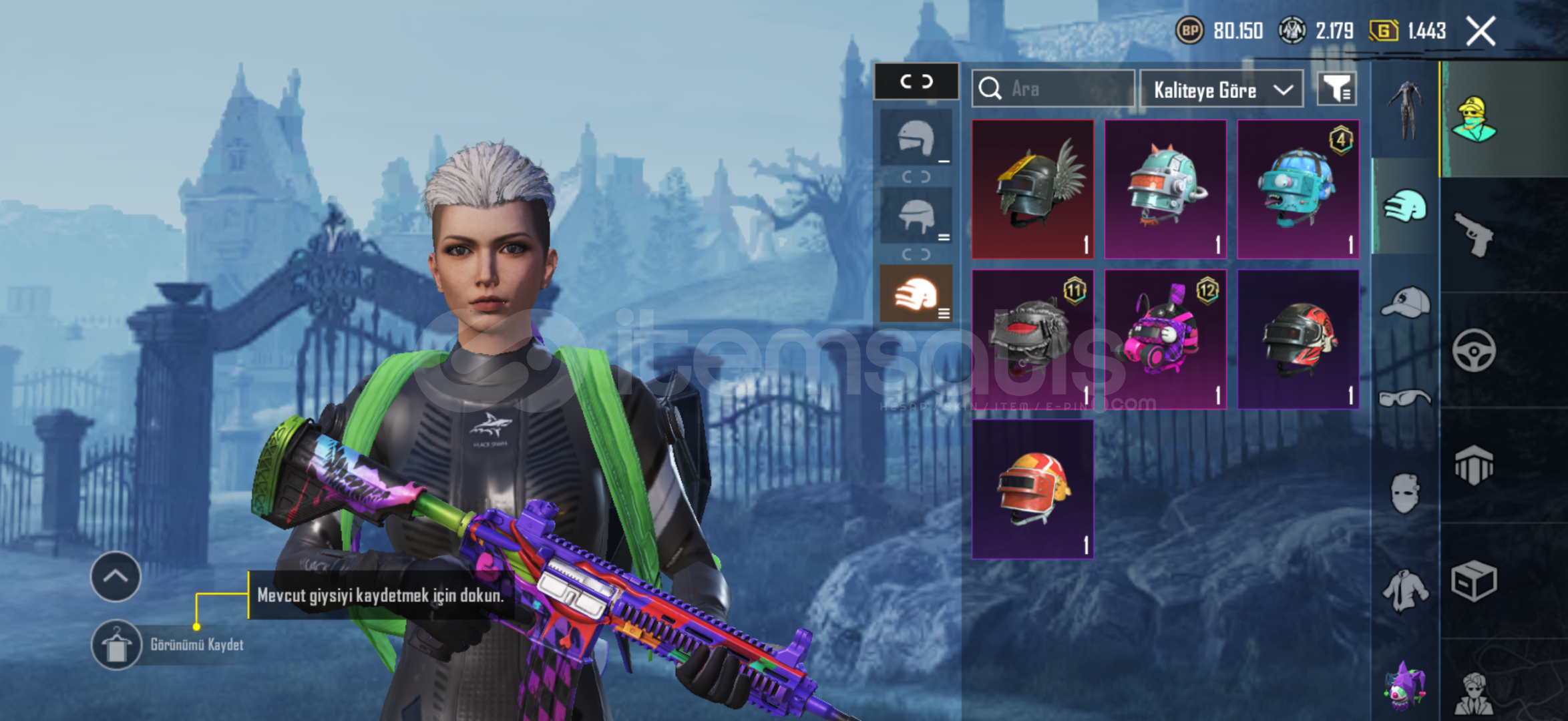Pick the dark helmet with red visor
Screen dimensions: 1568x721
1032,339
